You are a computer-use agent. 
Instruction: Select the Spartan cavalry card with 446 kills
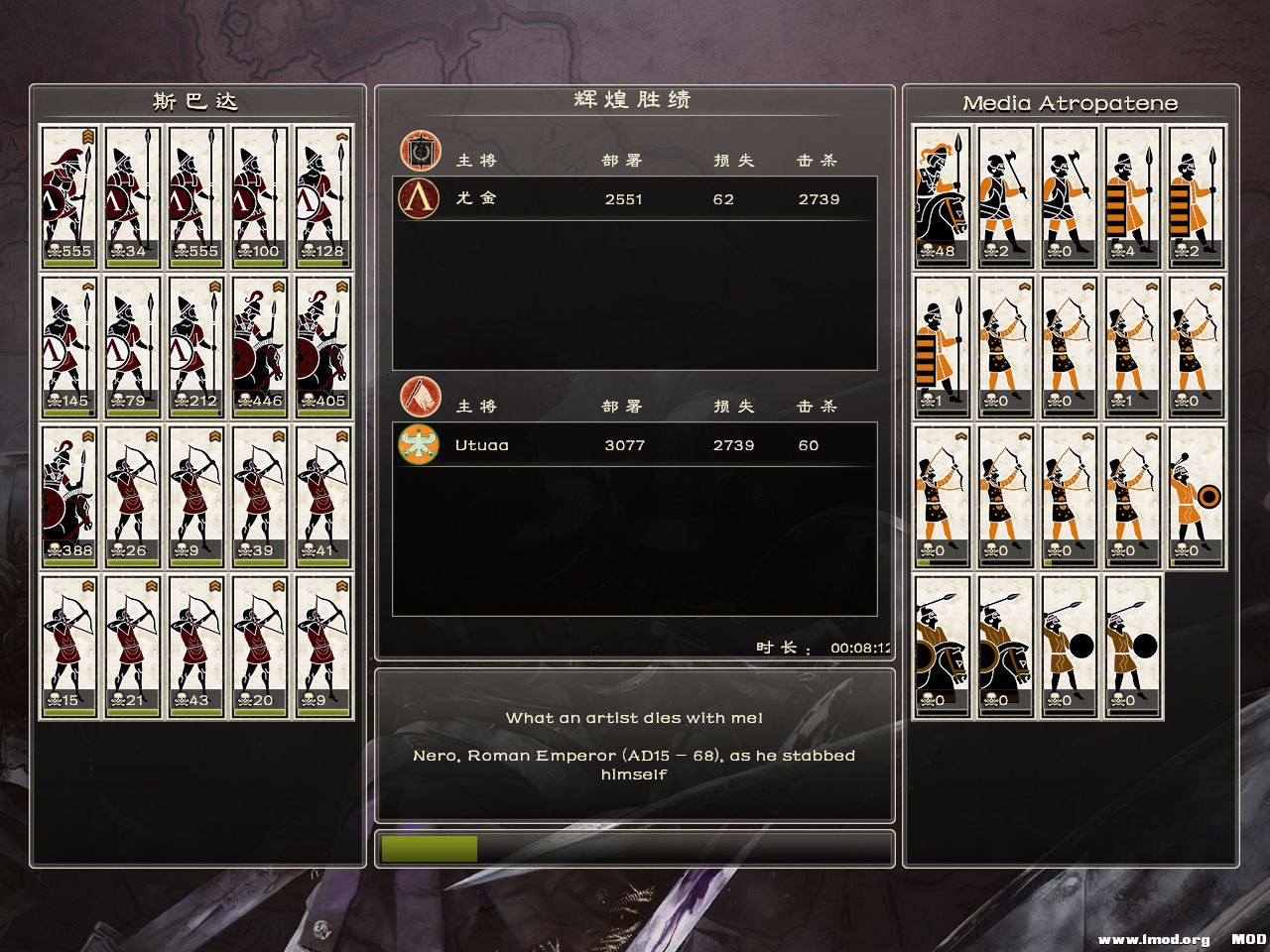[x=259, y=347]
